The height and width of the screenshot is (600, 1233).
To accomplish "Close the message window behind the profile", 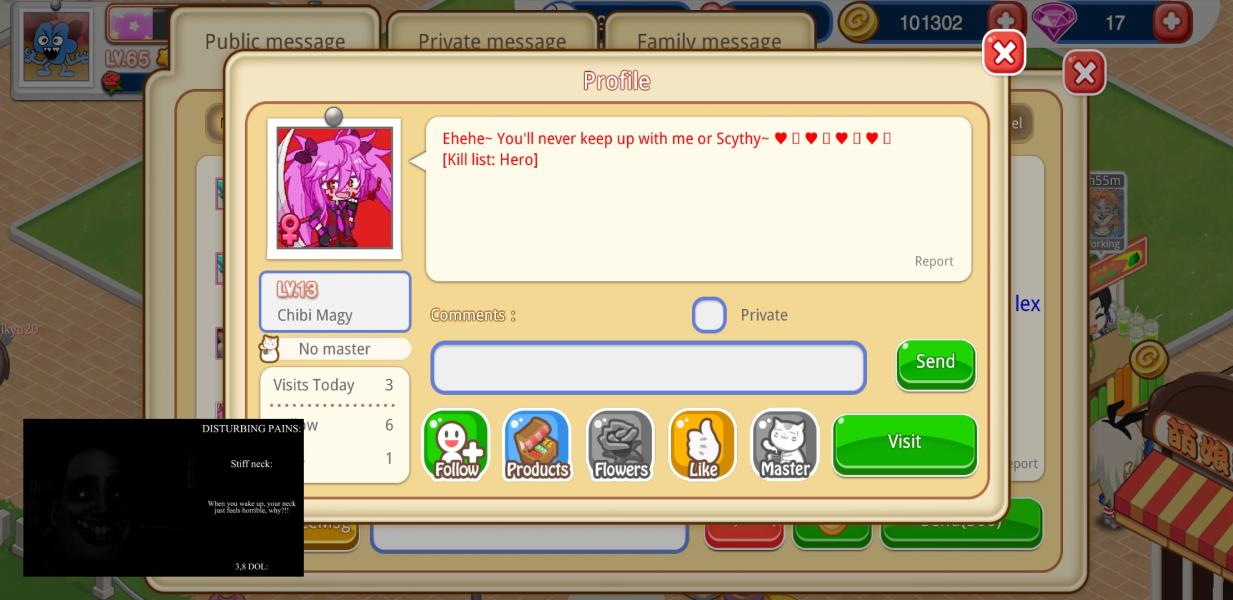I will click(x=1084, y=73).
